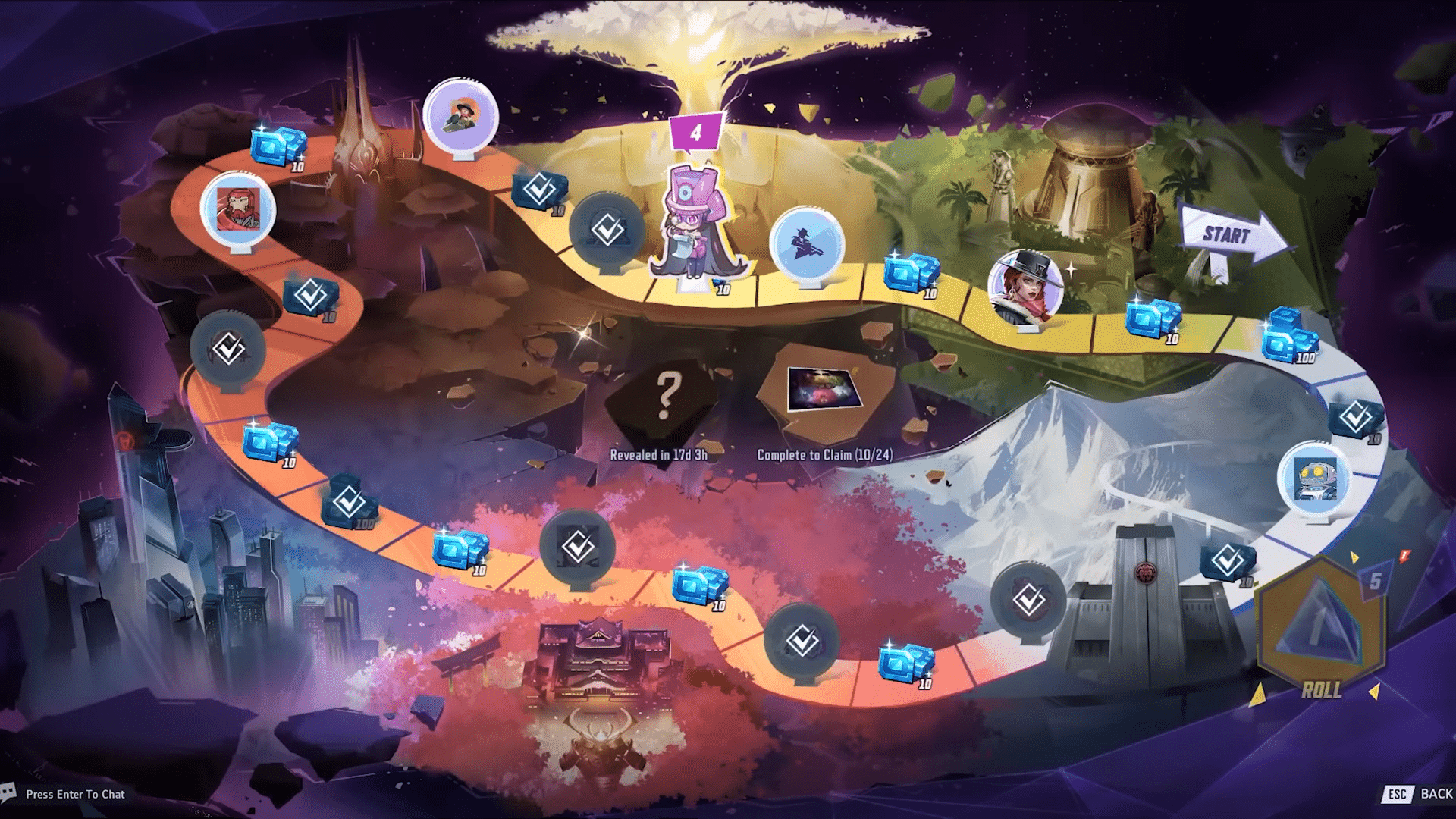Select the dark checkmark token on the orange path
Image resolution: width=1456 pixels, height=819 pixels.
click(x=226, y=350)
